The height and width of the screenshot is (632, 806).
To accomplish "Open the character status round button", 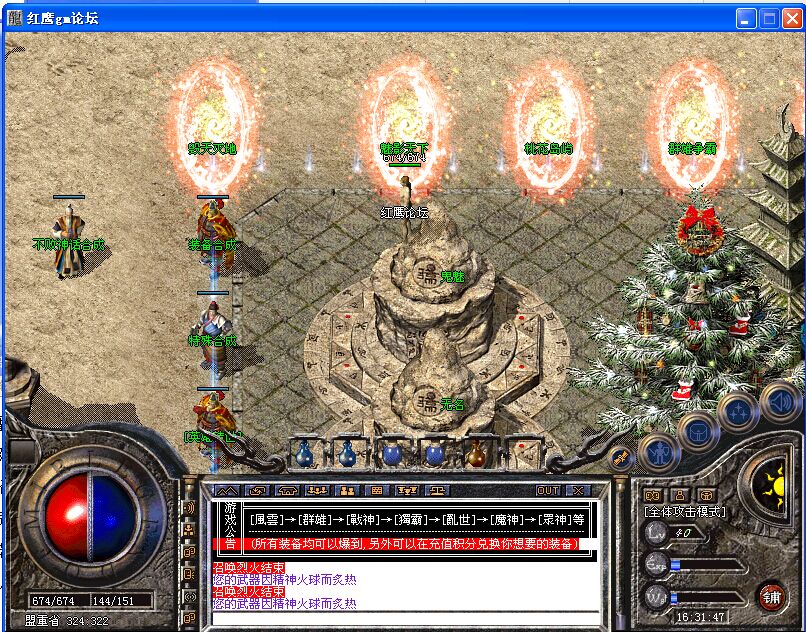I will pos(658,453).
